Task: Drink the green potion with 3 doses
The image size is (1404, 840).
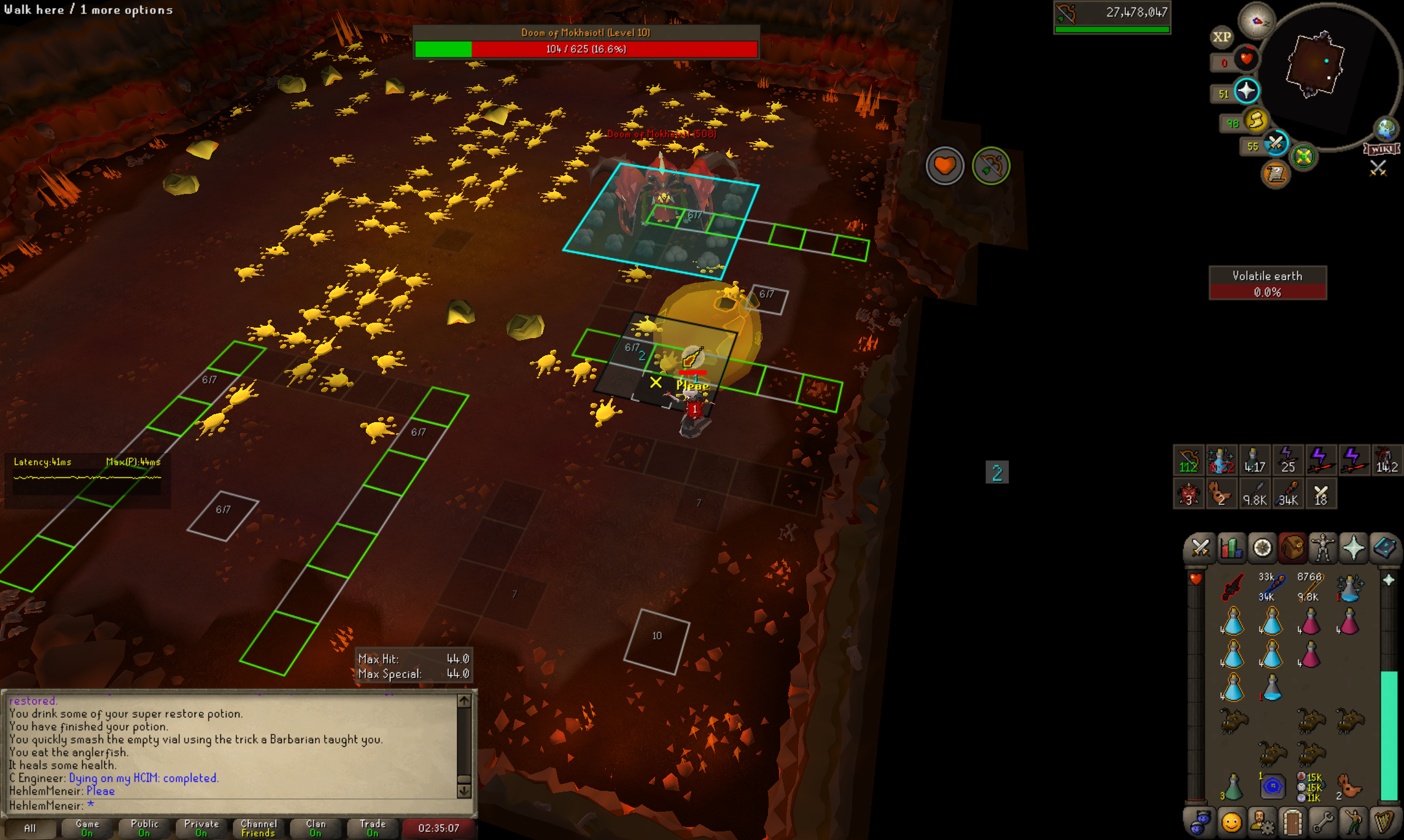Action: pyautogui.click(x=1233, y=787)
